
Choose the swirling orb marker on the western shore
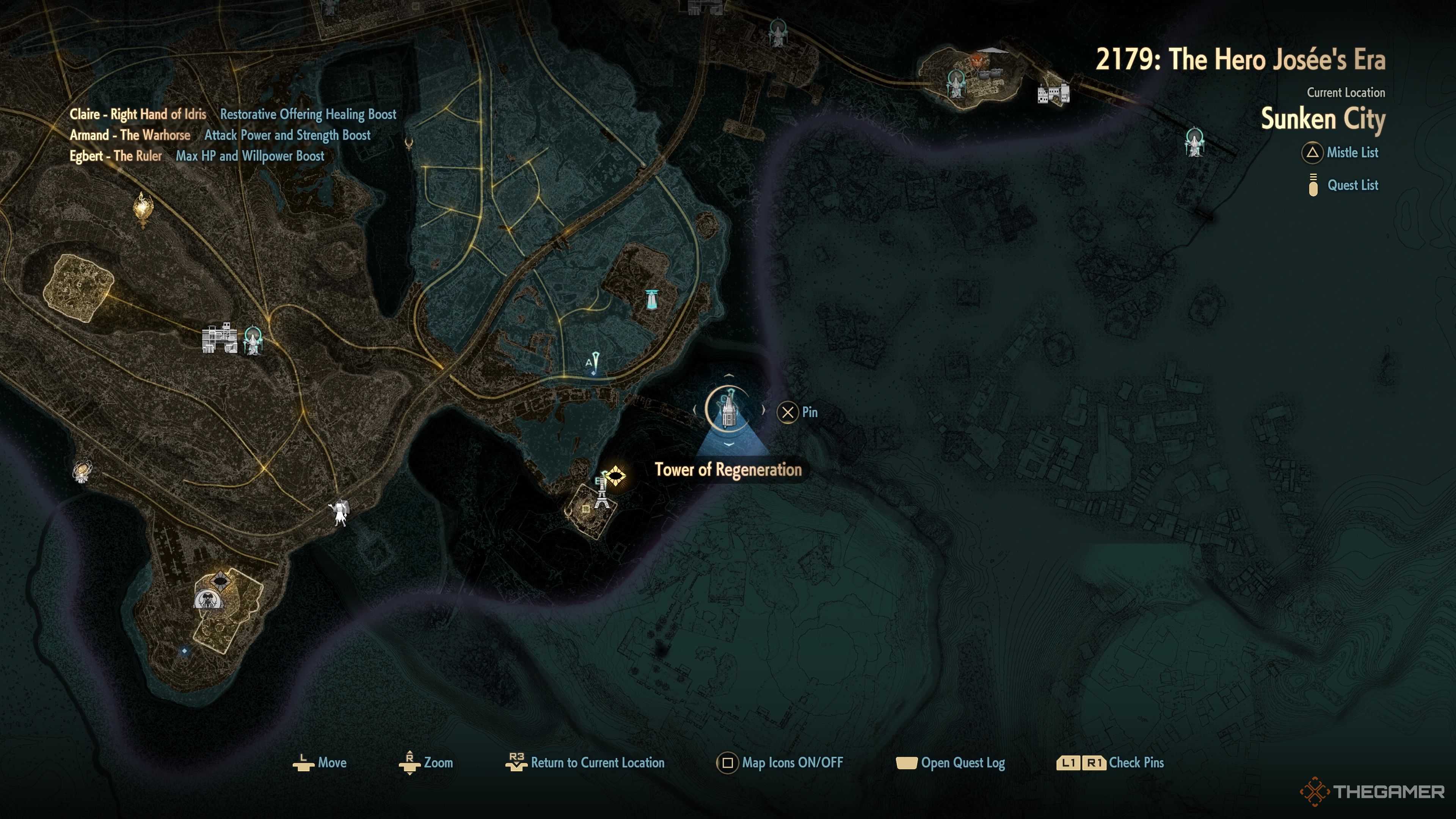click(82, 471)
